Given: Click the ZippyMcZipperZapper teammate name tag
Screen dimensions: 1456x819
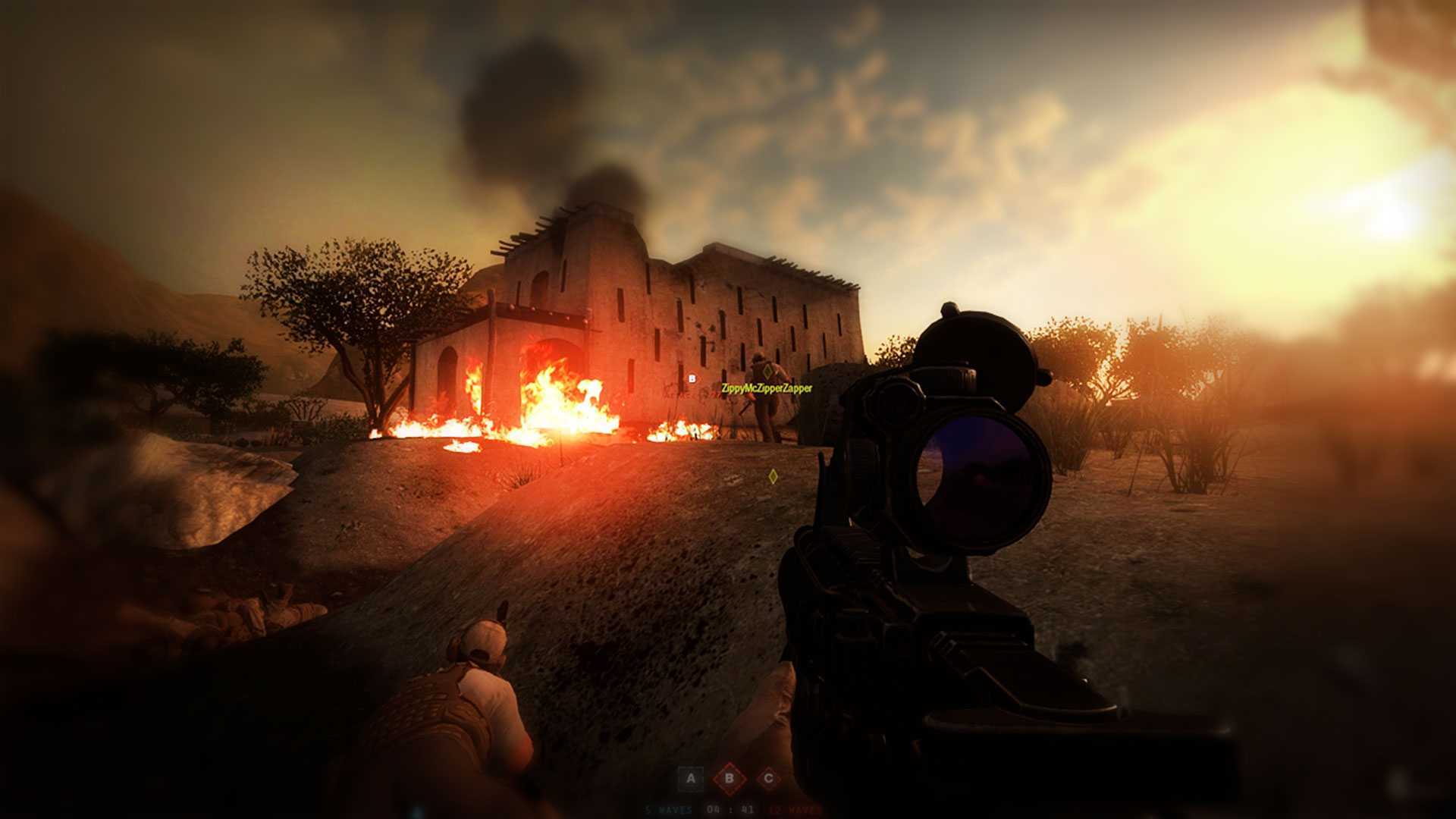Looking at the screenshot, I should (x=766, y=388).
